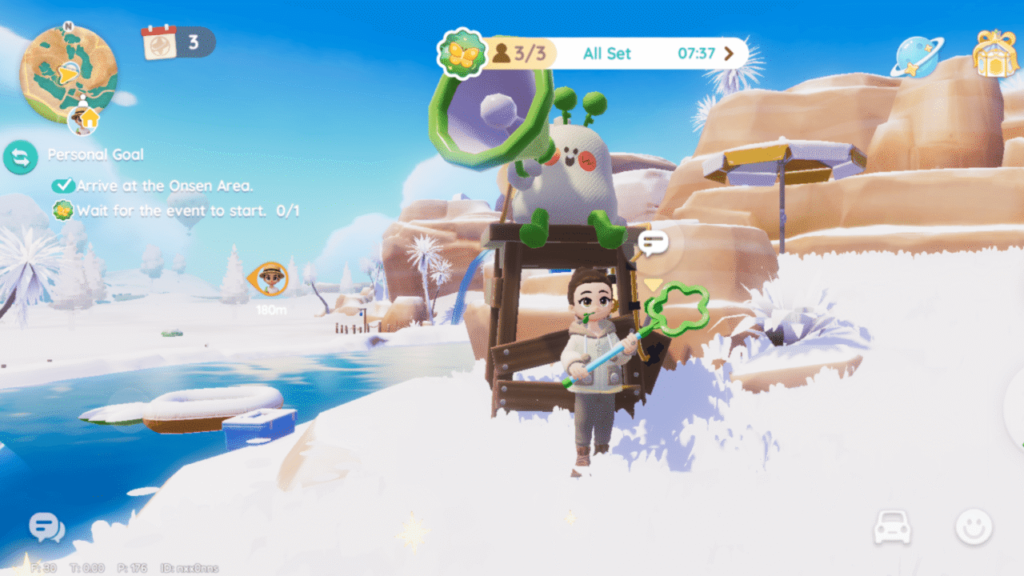Open the chat bubbles button

(46, 527)
